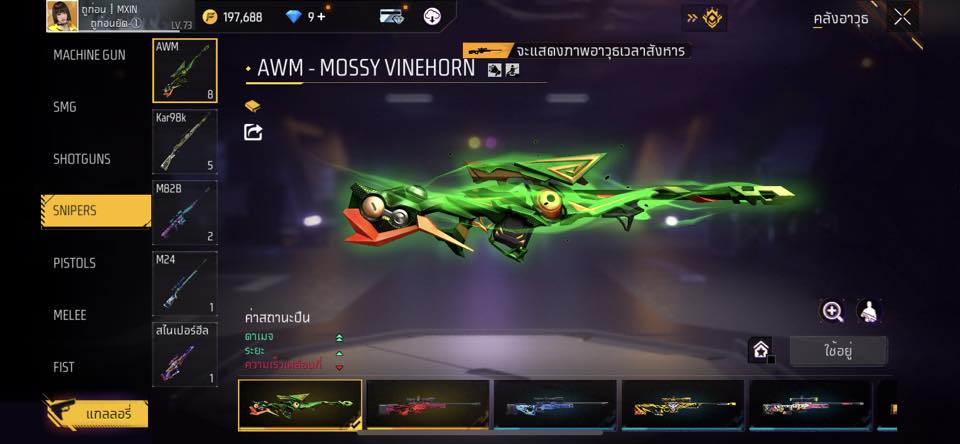
Task: Open the gallery button at bottom left
Action: (96, 413)
